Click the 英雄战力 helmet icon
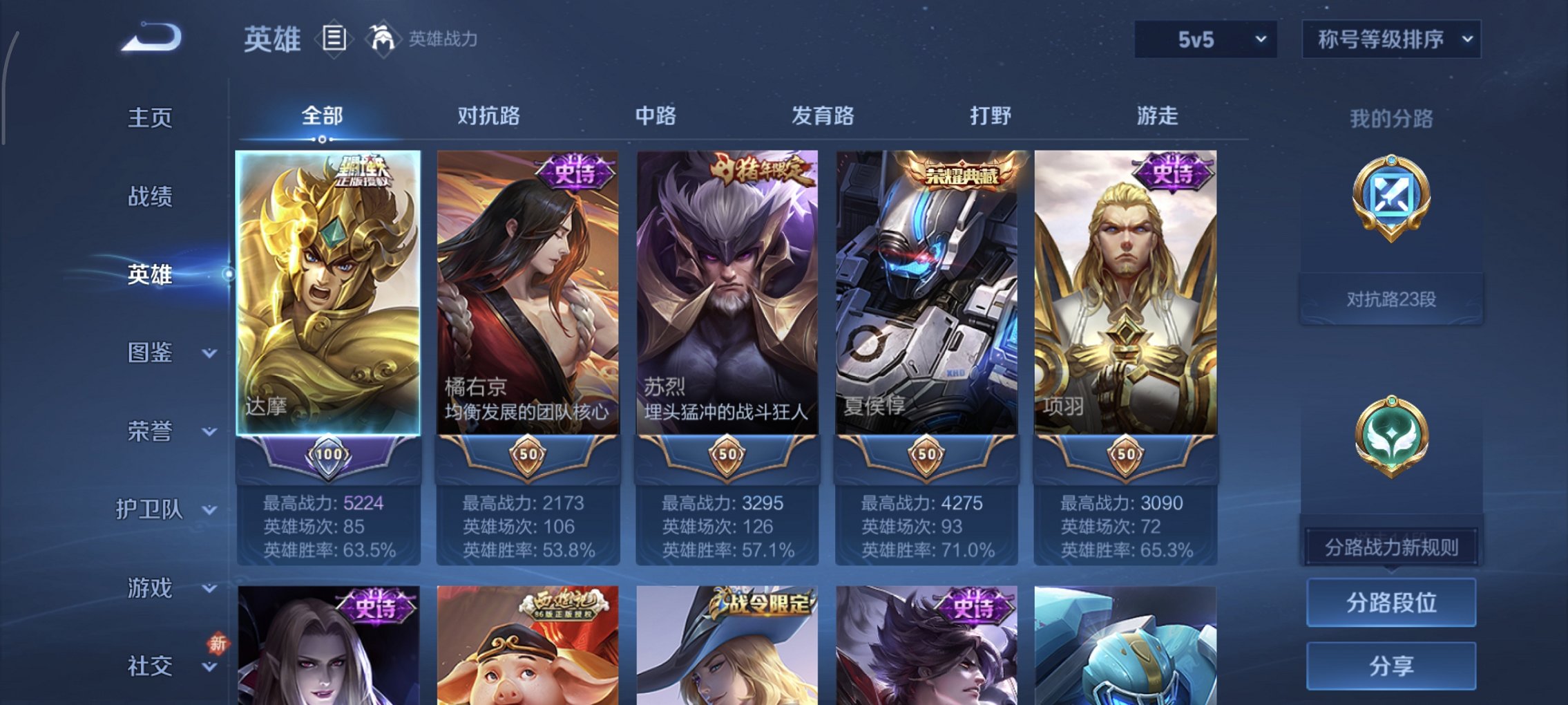 [x=384, y=38]
